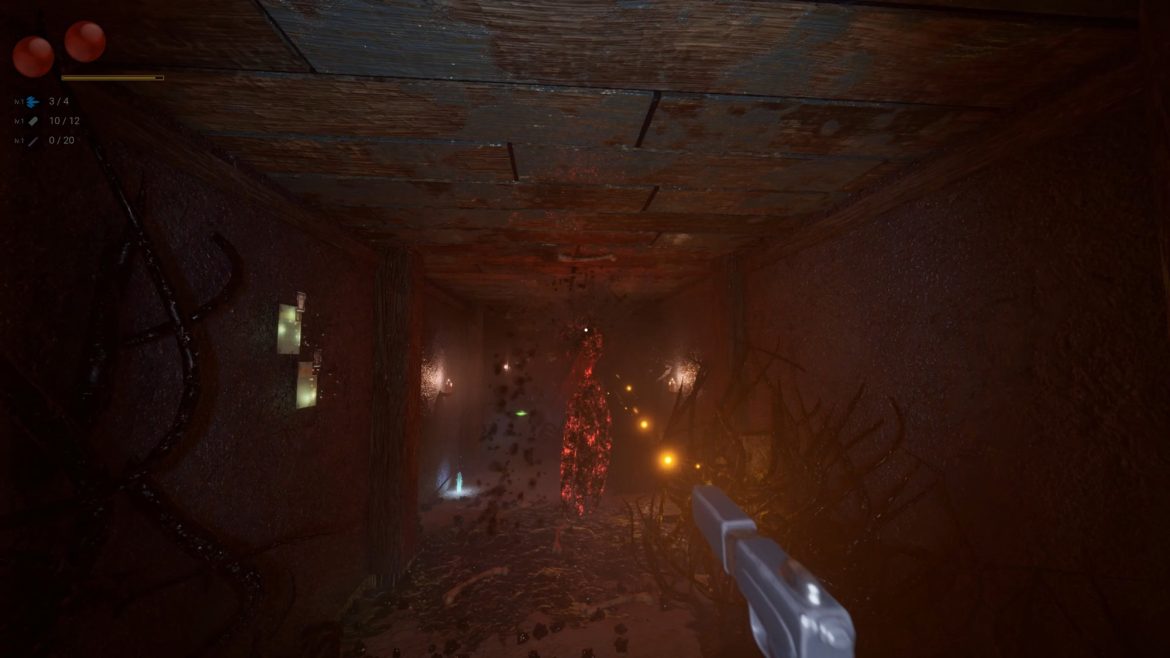Select the thin blade weapon icon
This screenshot has height=658, width=1170.
click(x=33, y=141)
